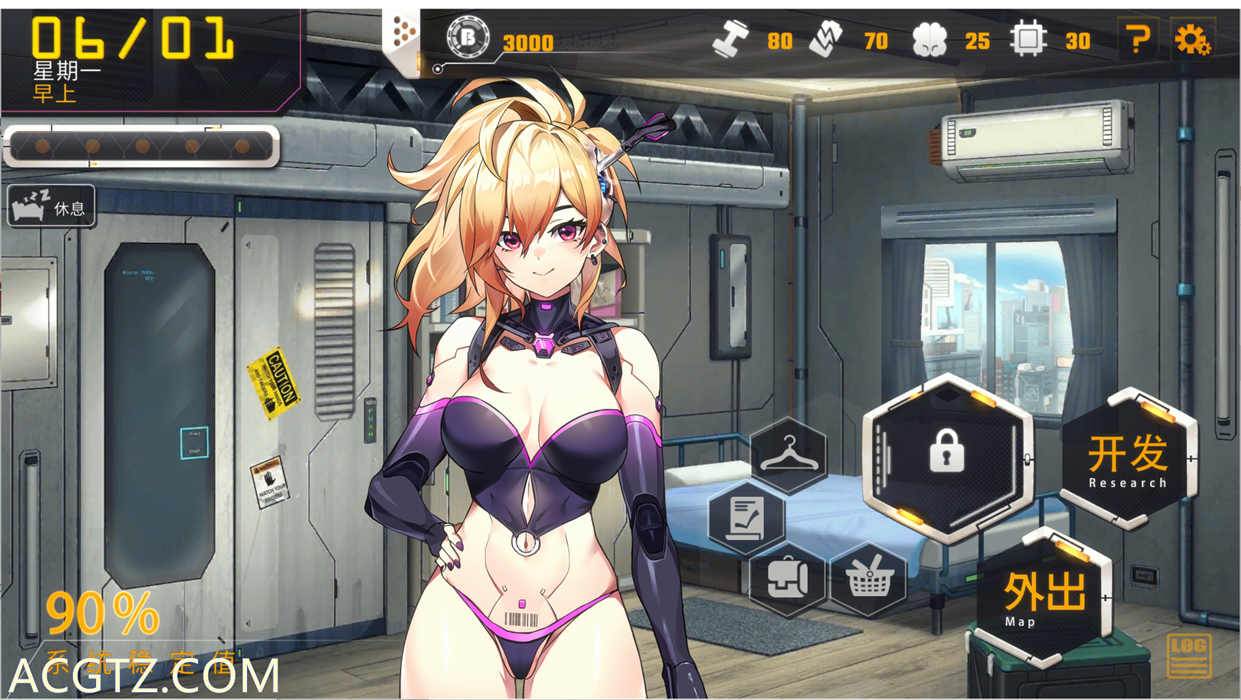The height and width of the screenshot is (700, 1241).
Task: Toggle the dotted tab beside the coin counter
Action: click(405, 38)
